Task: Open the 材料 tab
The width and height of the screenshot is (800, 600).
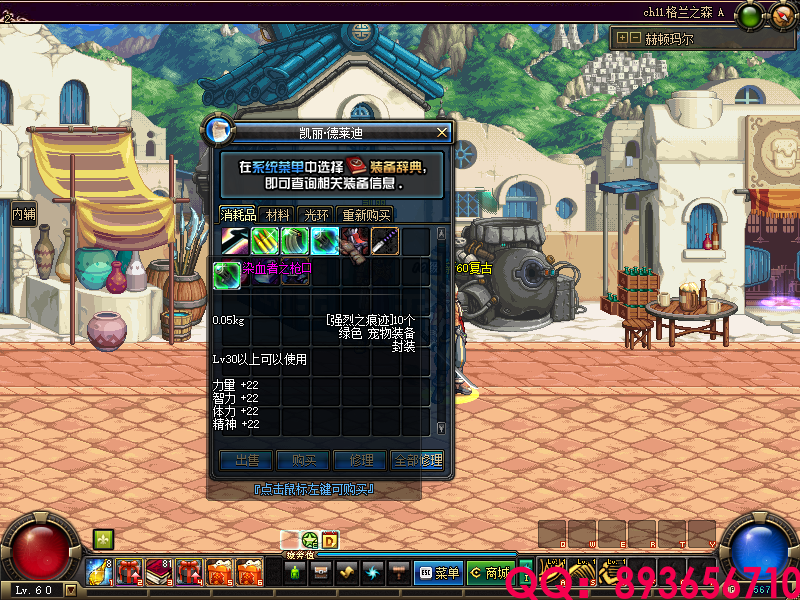Action: click(278, 214)
